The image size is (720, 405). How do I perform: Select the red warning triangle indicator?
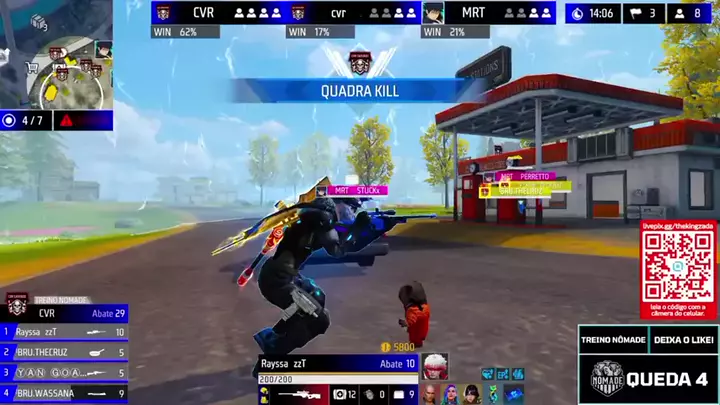(x=66, y=121)
